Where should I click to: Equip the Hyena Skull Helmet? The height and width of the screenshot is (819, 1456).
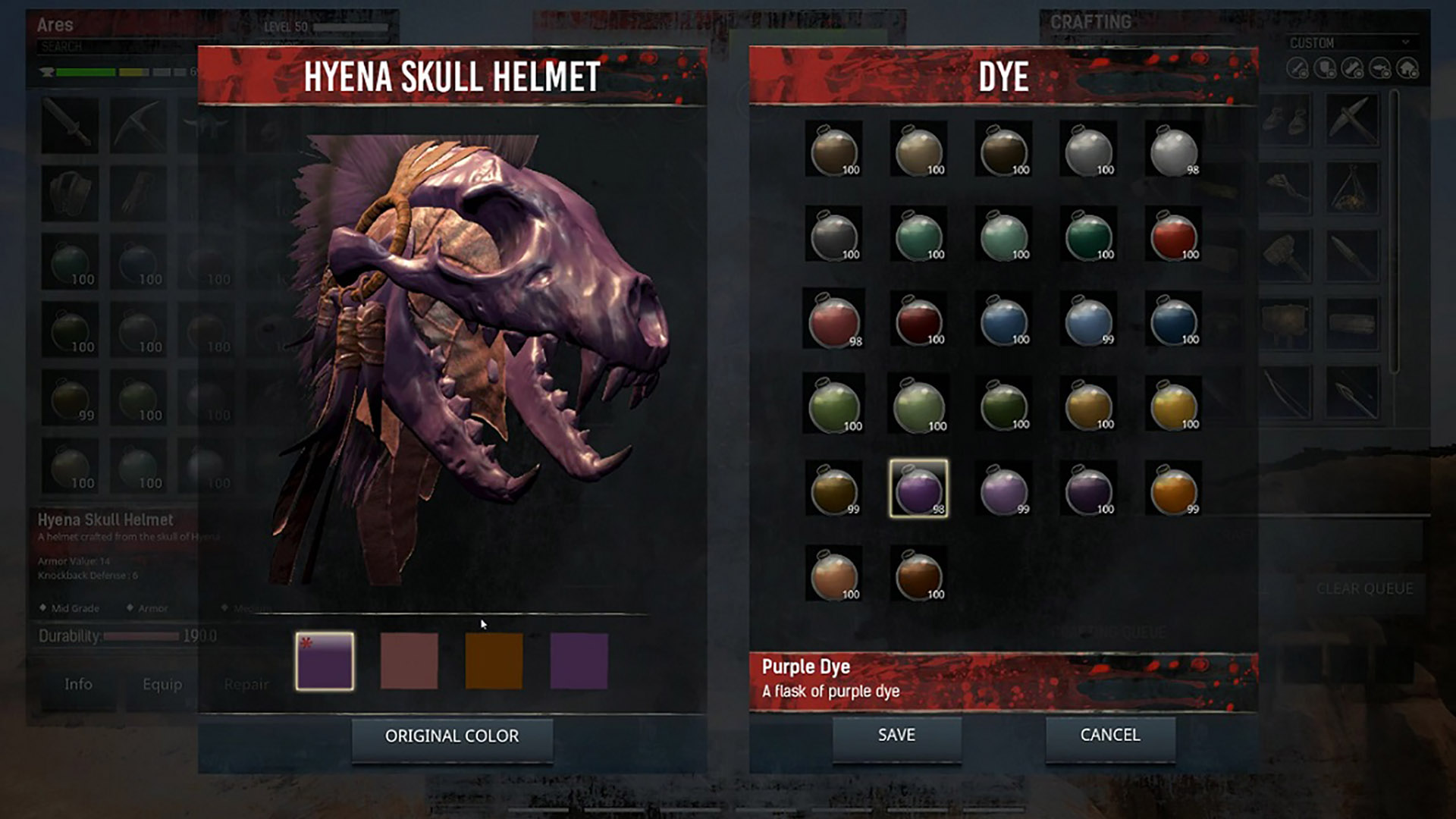coord(162,684)
